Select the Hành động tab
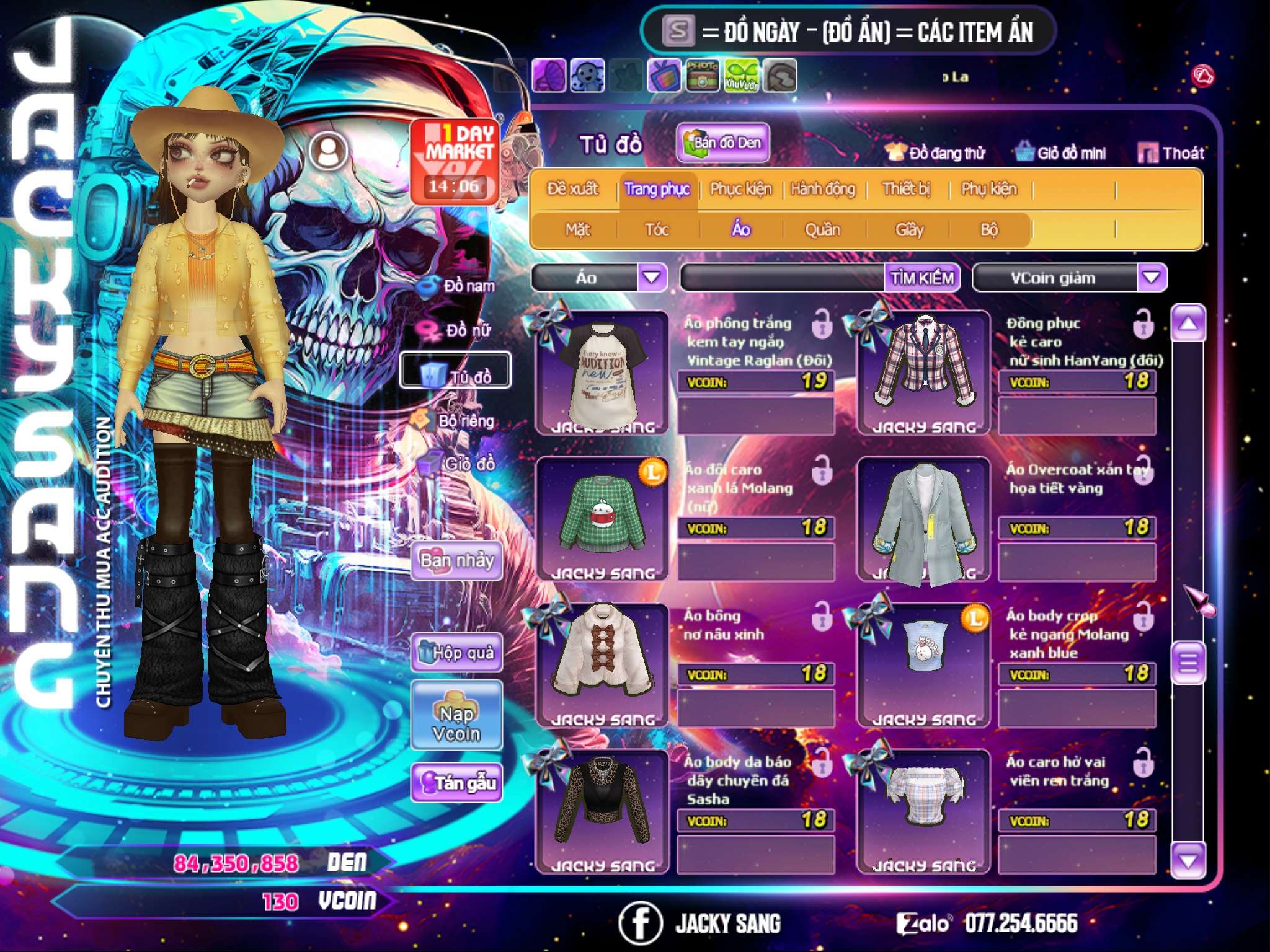The image size is (1270, 952). tap(823, 189)
